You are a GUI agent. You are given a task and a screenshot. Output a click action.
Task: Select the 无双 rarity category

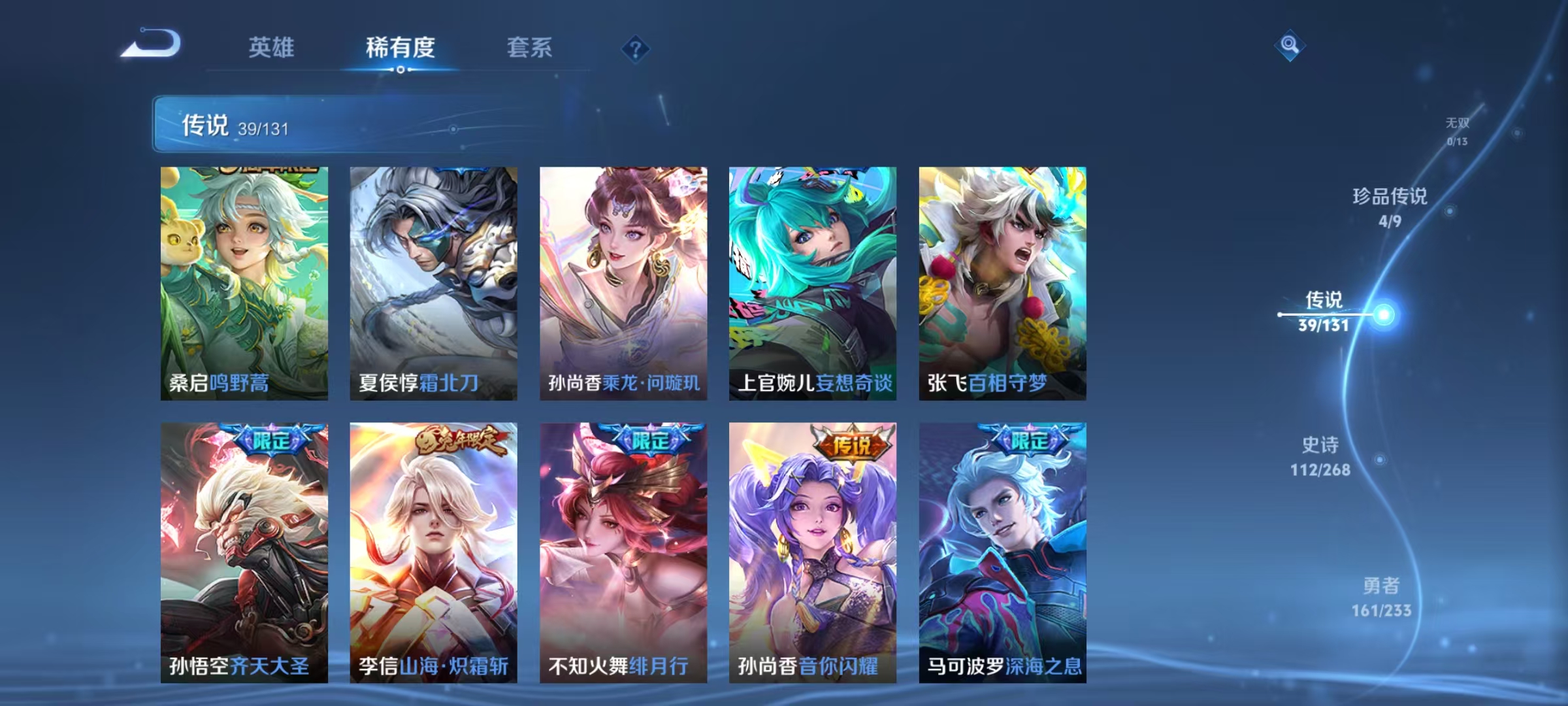pos(1456,126)
